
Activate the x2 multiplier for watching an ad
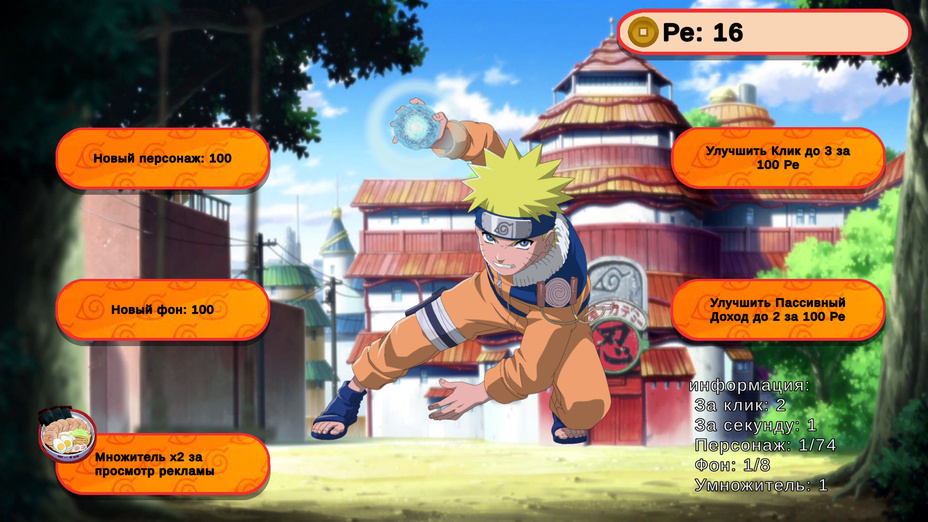[162, 464]
